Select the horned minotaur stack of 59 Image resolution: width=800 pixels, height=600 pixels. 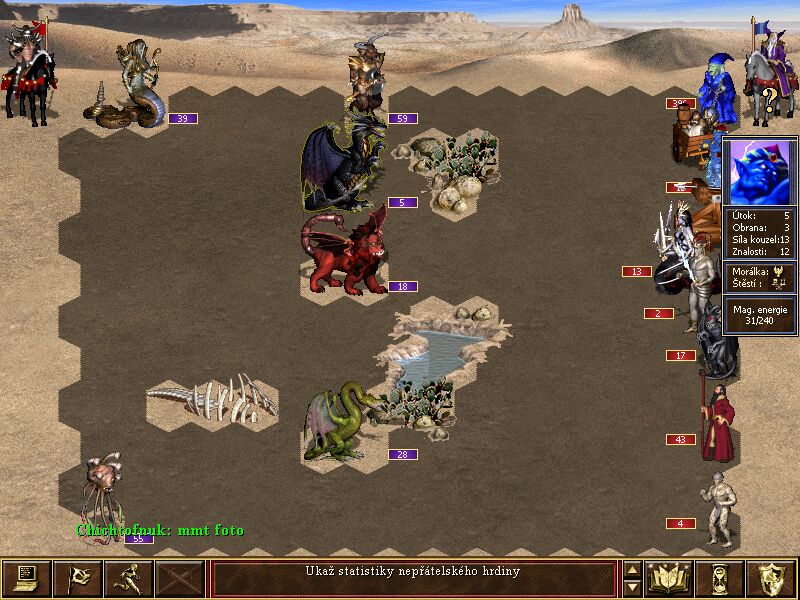363,80
